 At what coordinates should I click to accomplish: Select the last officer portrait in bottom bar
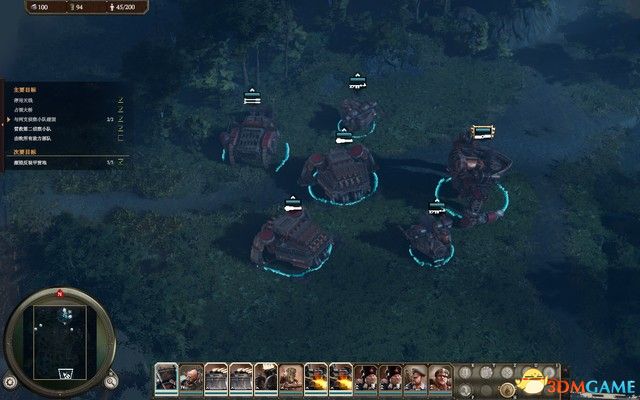coord(440,377)
